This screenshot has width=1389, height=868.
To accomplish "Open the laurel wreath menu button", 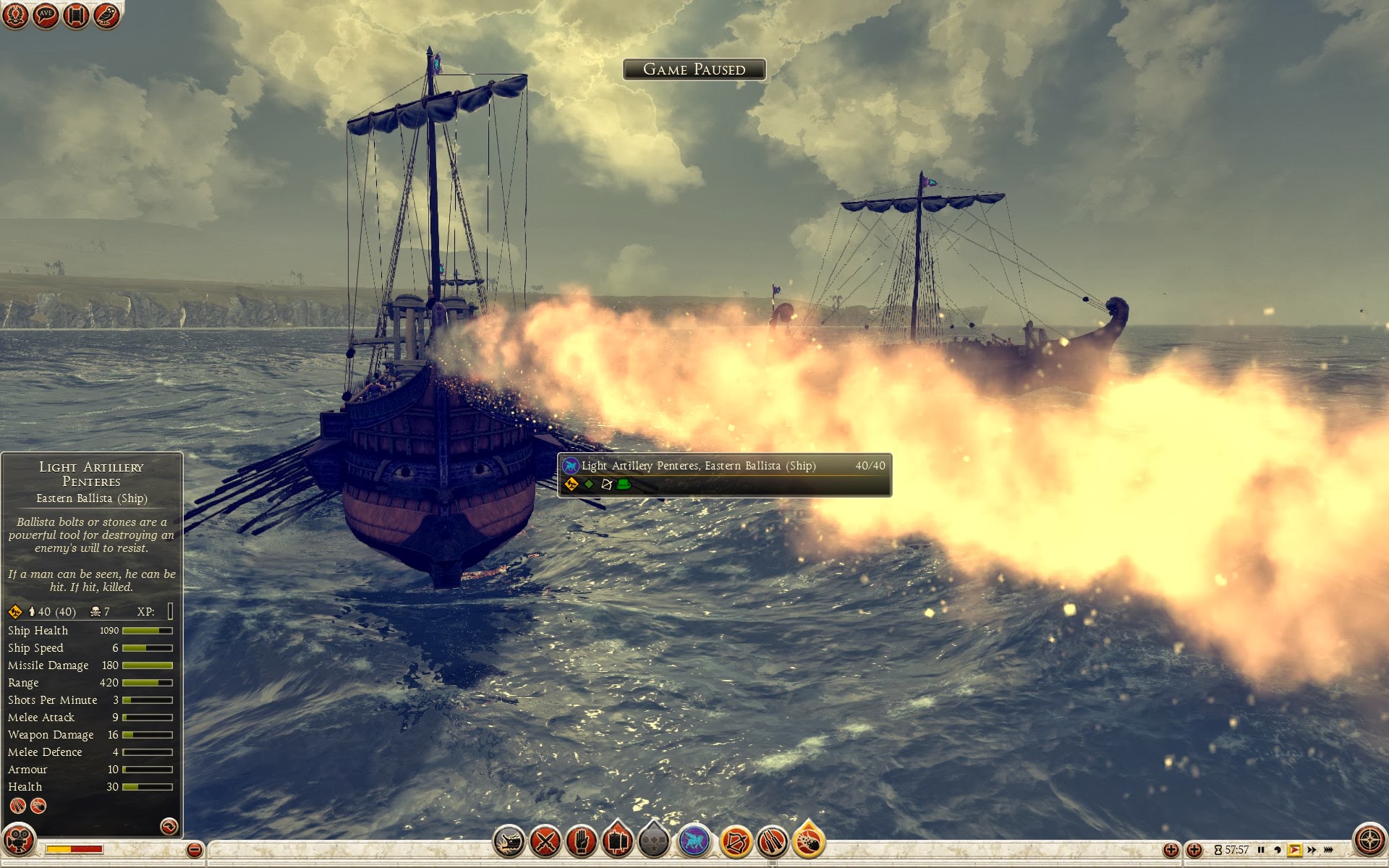I will 15,15.
